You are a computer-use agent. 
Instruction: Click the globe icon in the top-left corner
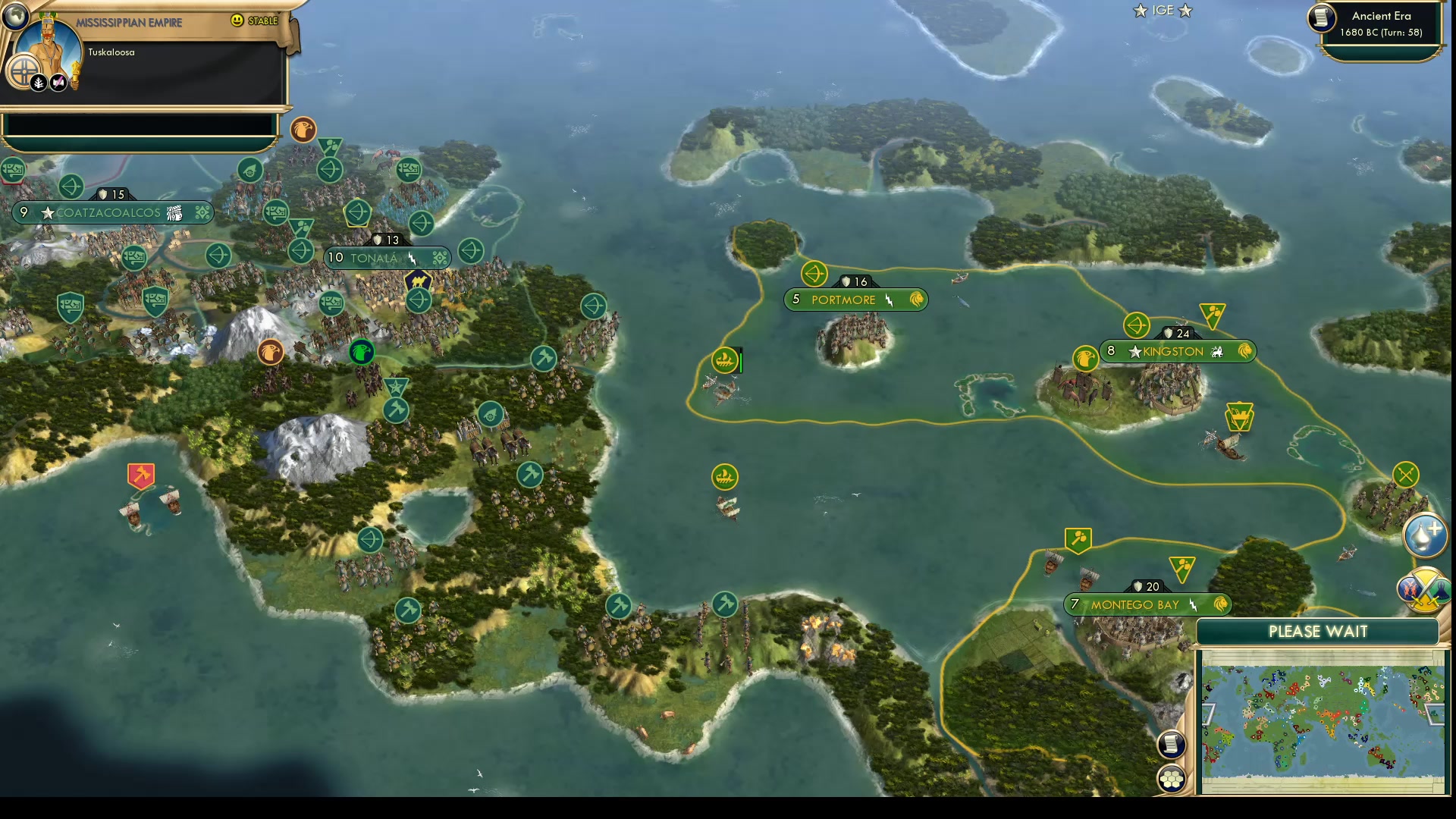click(15, 16)
